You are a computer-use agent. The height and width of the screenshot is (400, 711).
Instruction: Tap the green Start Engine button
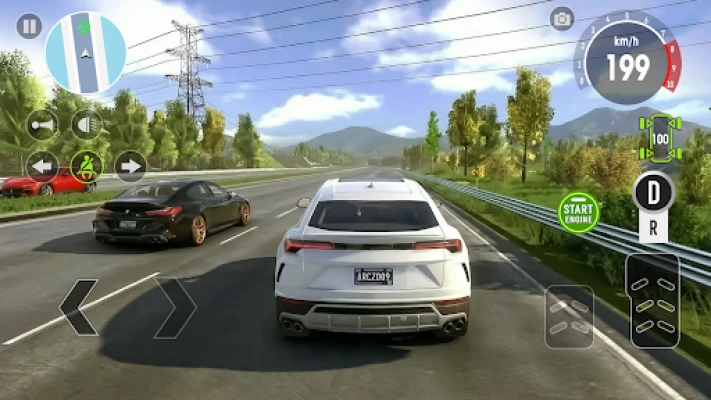(578, 212)
